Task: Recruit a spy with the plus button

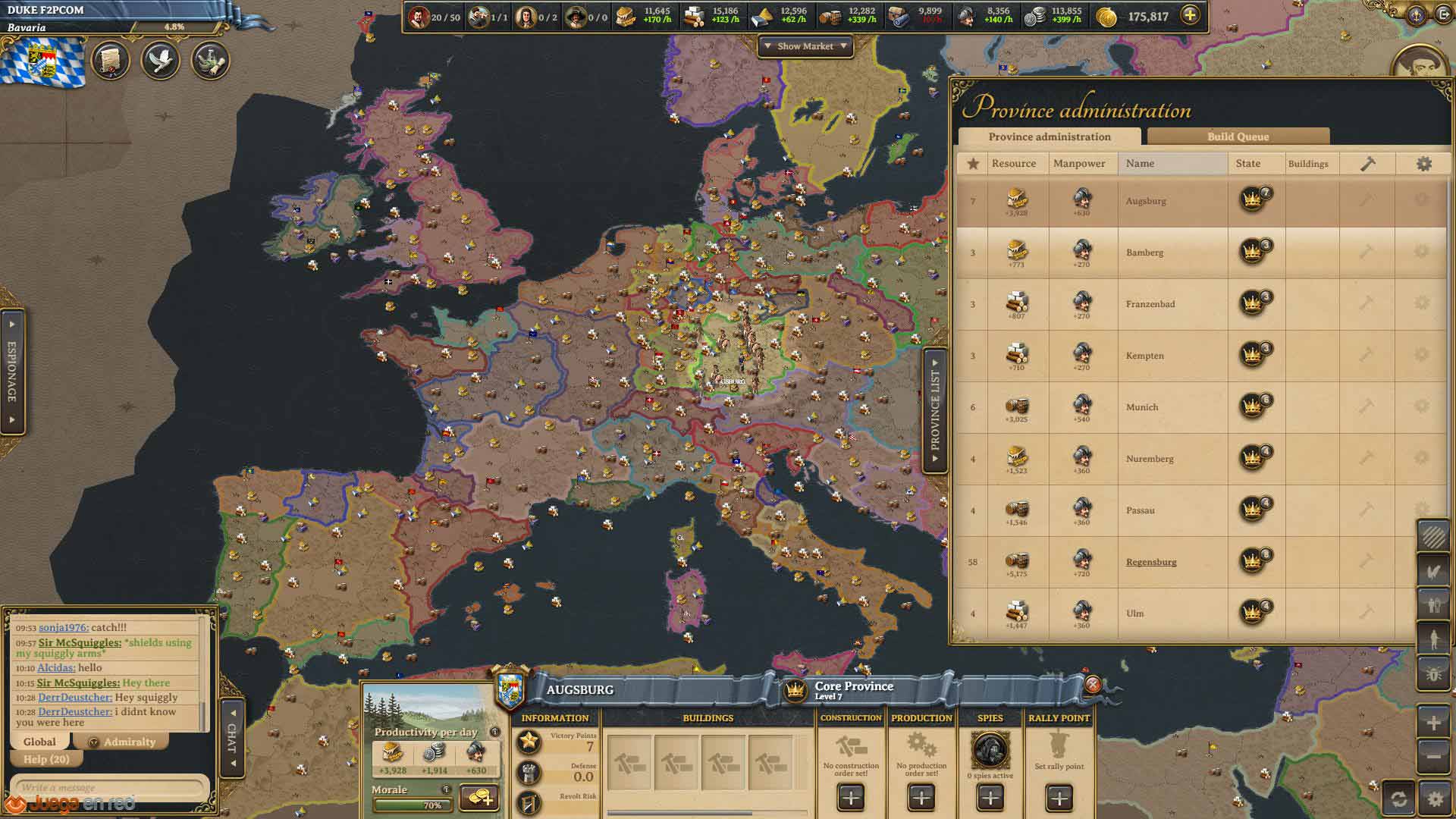Action: (990, 798)
